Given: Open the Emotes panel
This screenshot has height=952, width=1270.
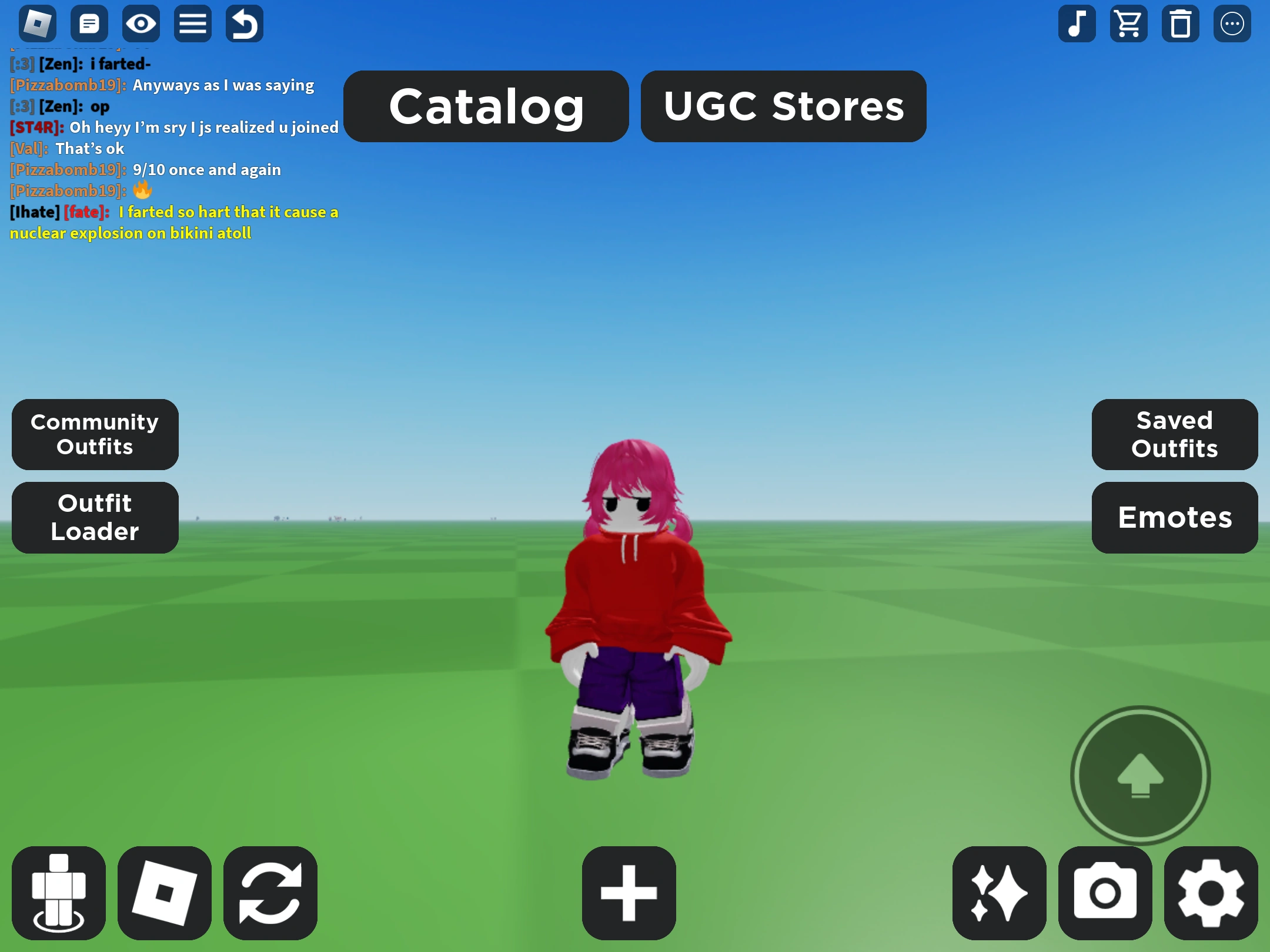Looking at the screenshot, I should [x=1174, y=518].
